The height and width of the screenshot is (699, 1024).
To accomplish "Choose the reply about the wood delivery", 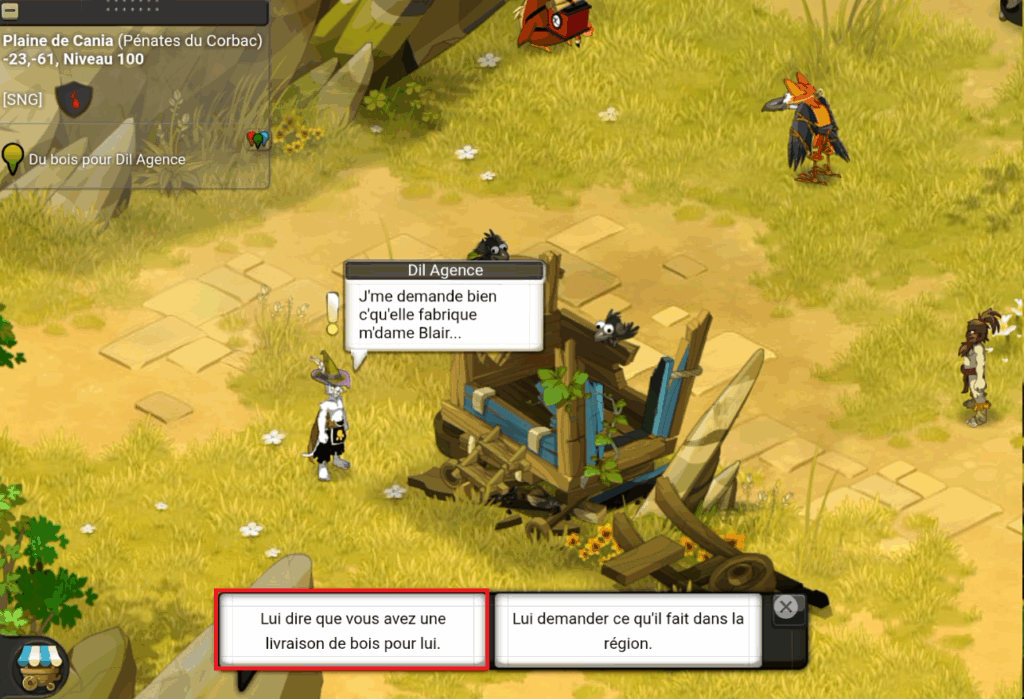I will click(352, 631).
